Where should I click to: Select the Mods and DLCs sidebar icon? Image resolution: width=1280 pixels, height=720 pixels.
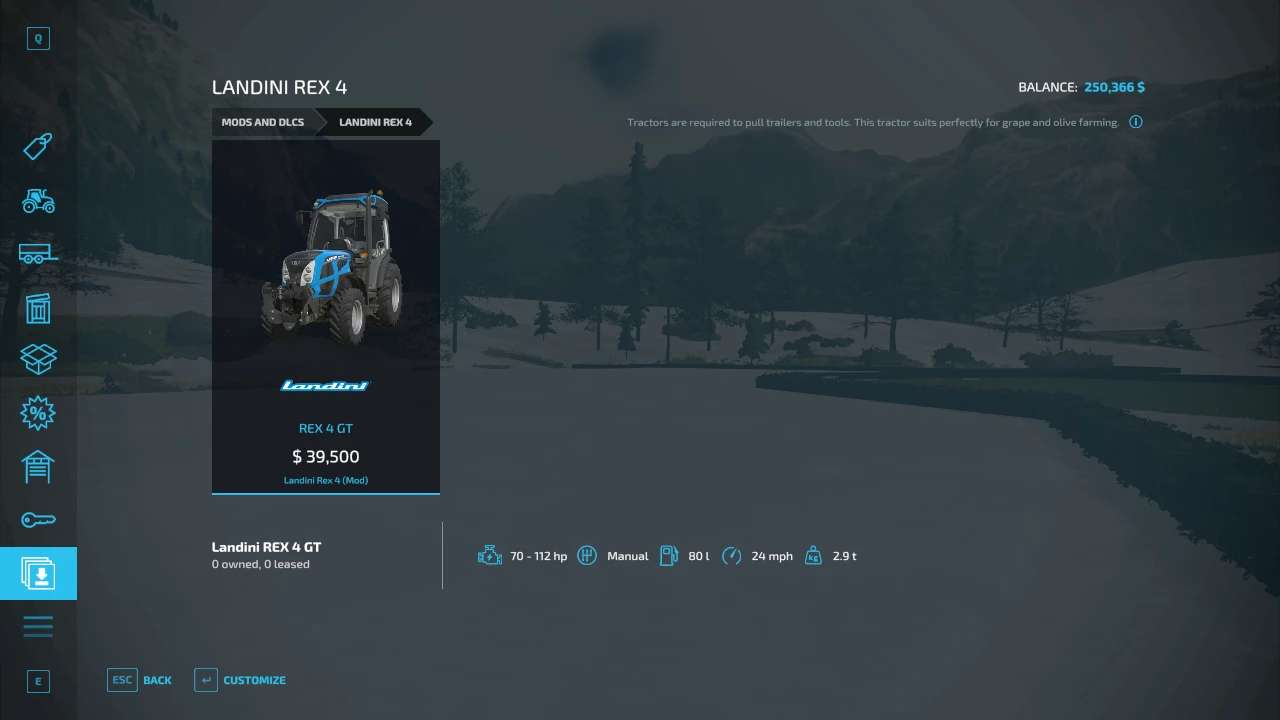click(x=38, y=573)
